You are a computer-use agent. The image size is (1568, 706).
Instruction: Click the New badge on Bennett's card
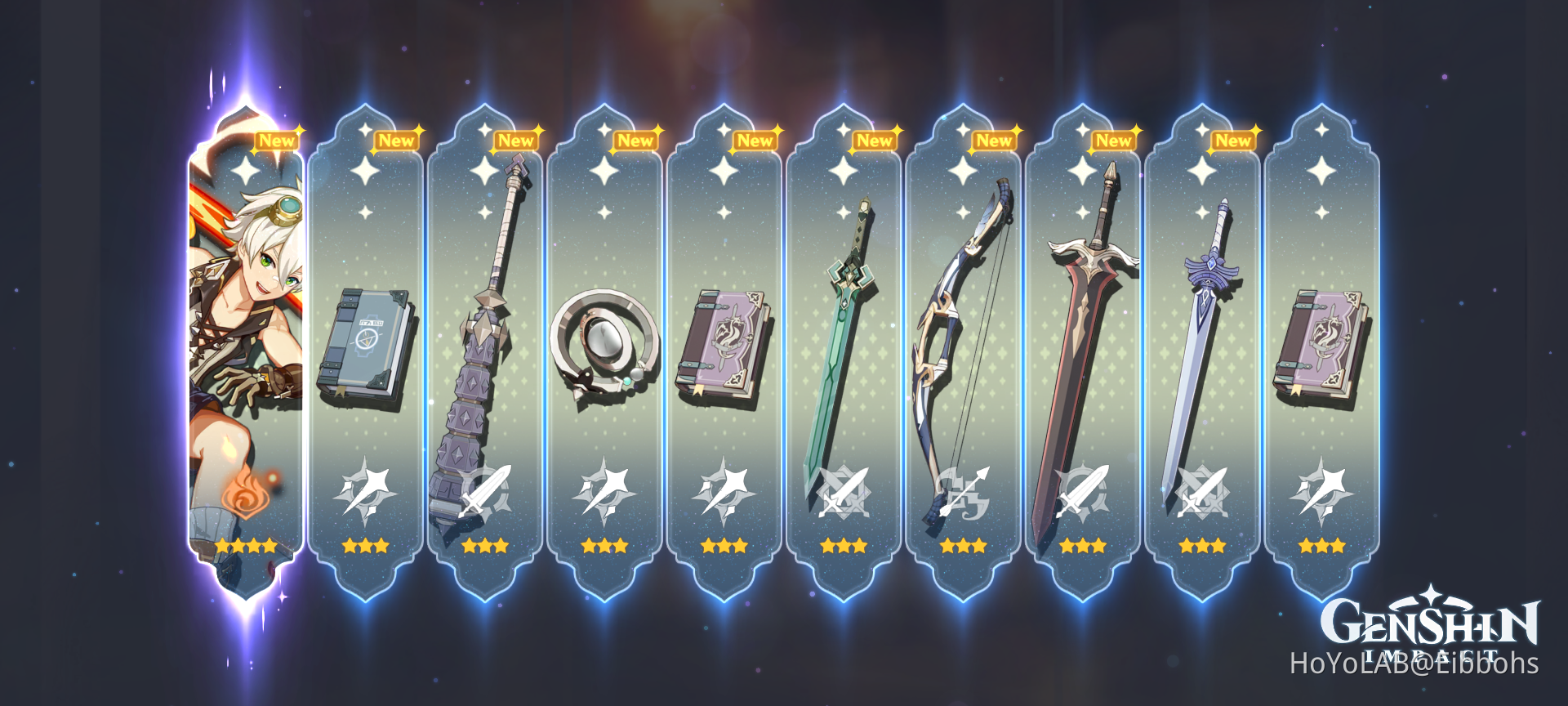[x=277, y=141]
